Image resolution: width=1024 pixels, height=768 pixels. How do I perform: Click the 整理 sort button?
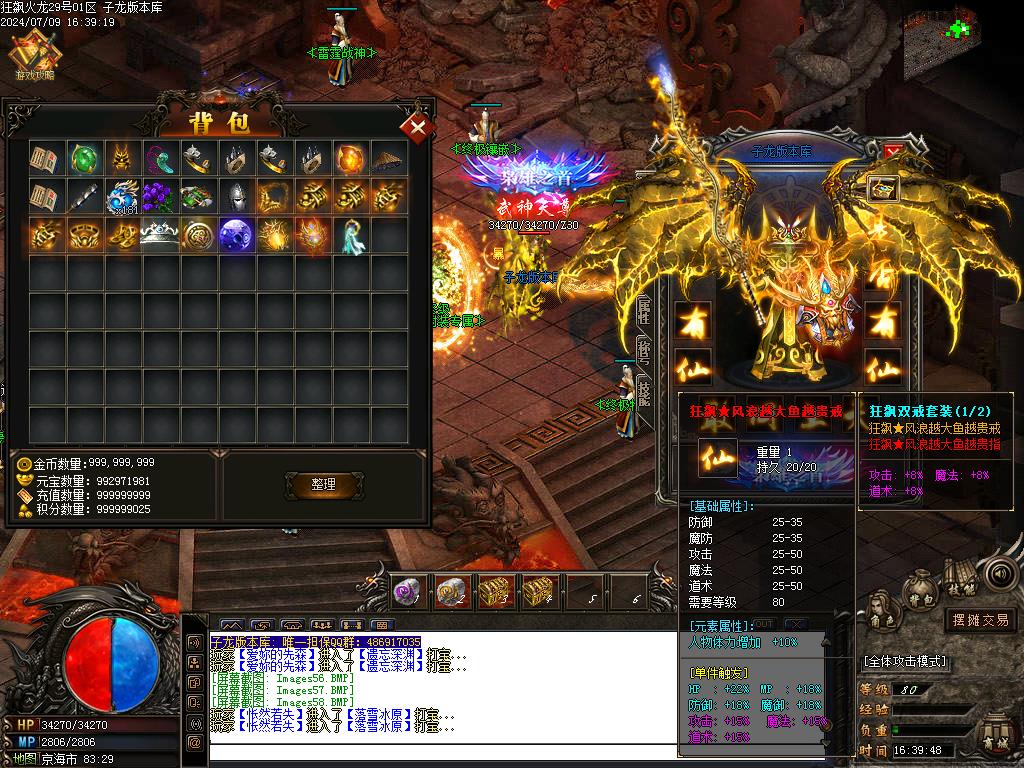pos(323,484)
